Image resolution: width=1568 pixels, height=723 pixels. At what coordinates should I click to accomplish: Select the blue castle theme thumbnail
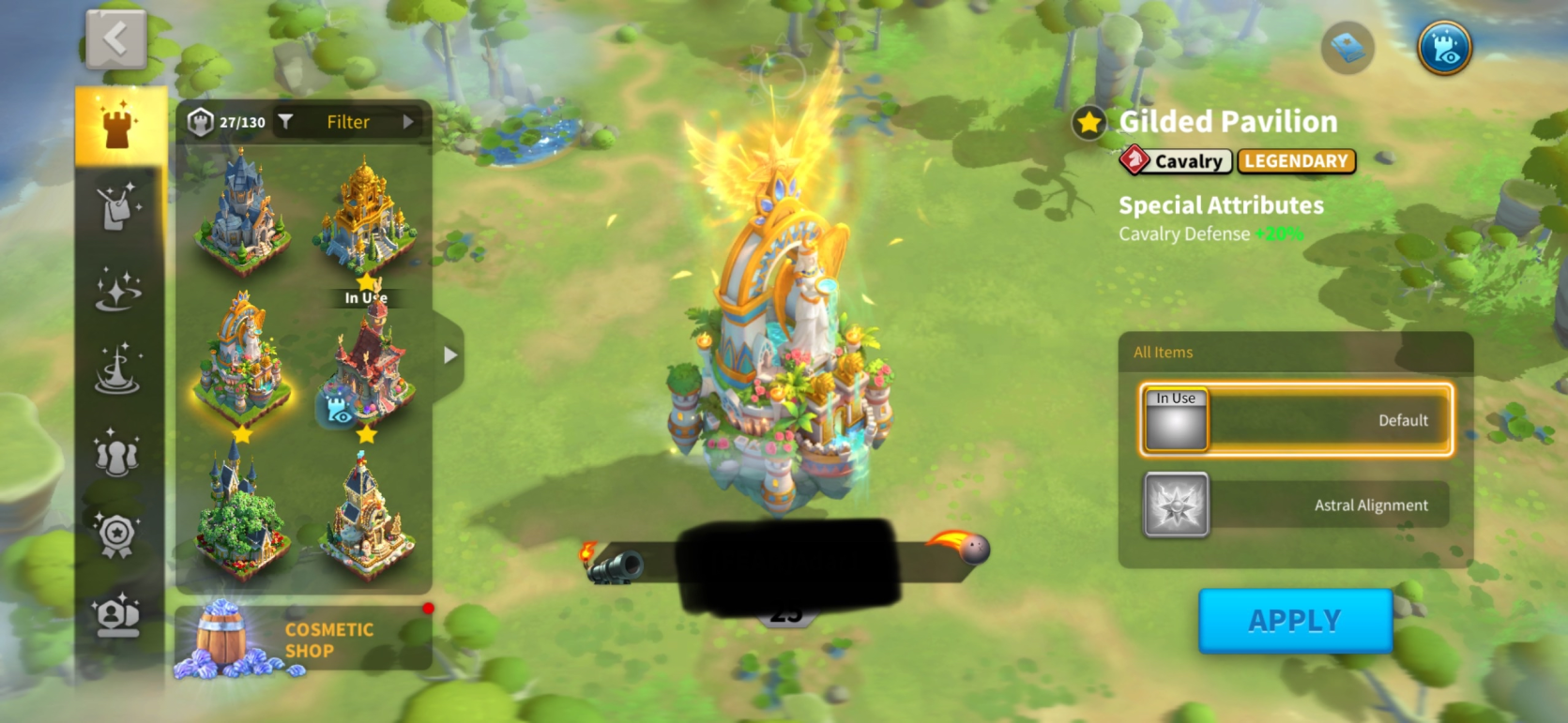tap(241, 212)
